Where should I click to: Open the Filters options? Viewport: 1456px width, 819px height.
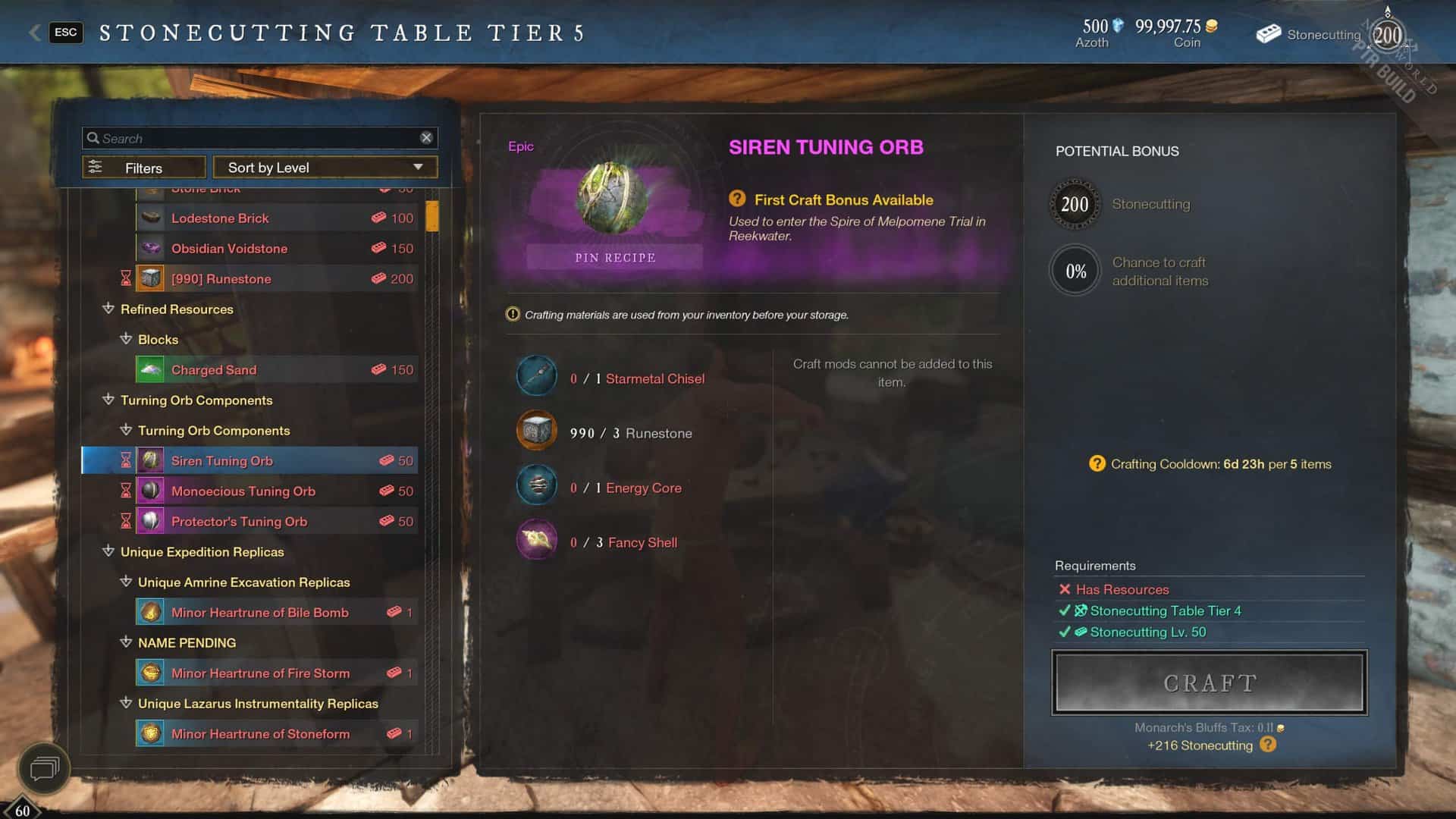pos(143,167)
